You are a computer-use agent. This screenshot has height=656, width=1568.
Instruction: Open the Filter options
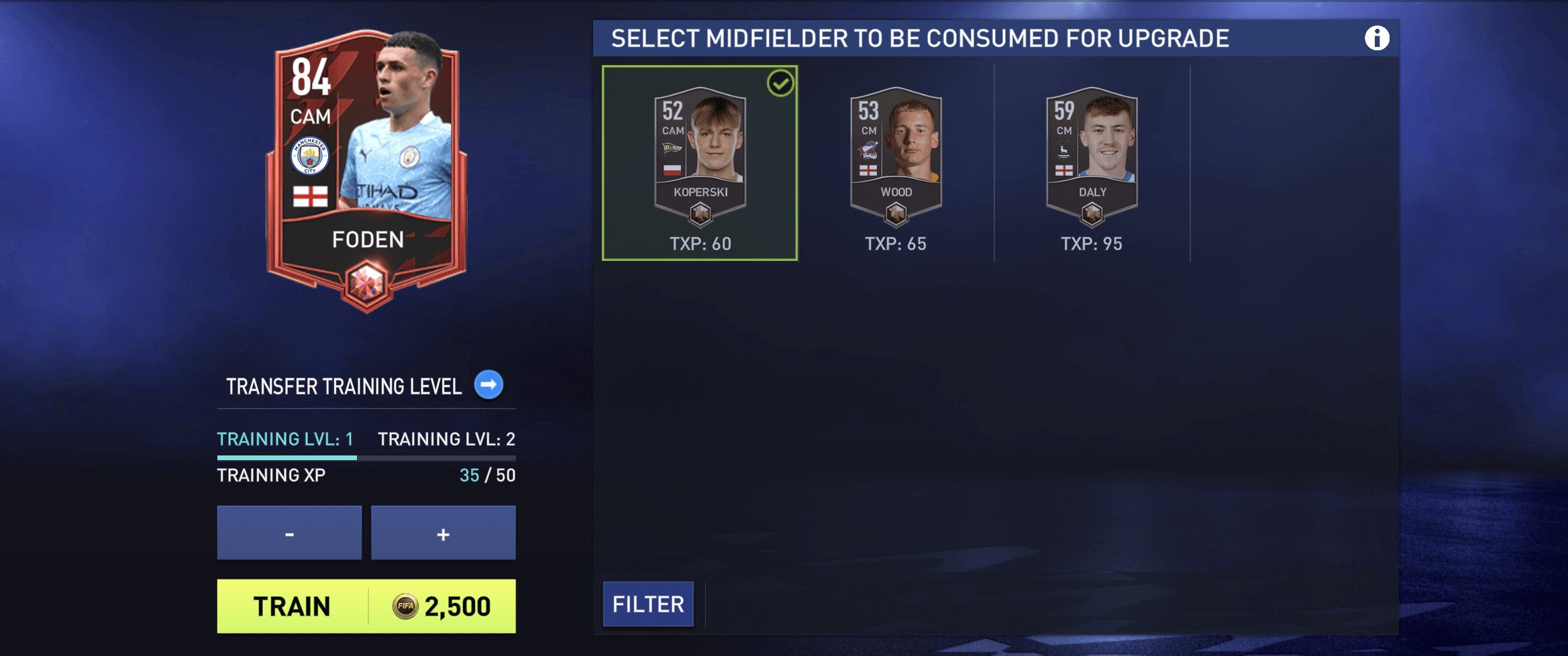click(x=648, y=604)
